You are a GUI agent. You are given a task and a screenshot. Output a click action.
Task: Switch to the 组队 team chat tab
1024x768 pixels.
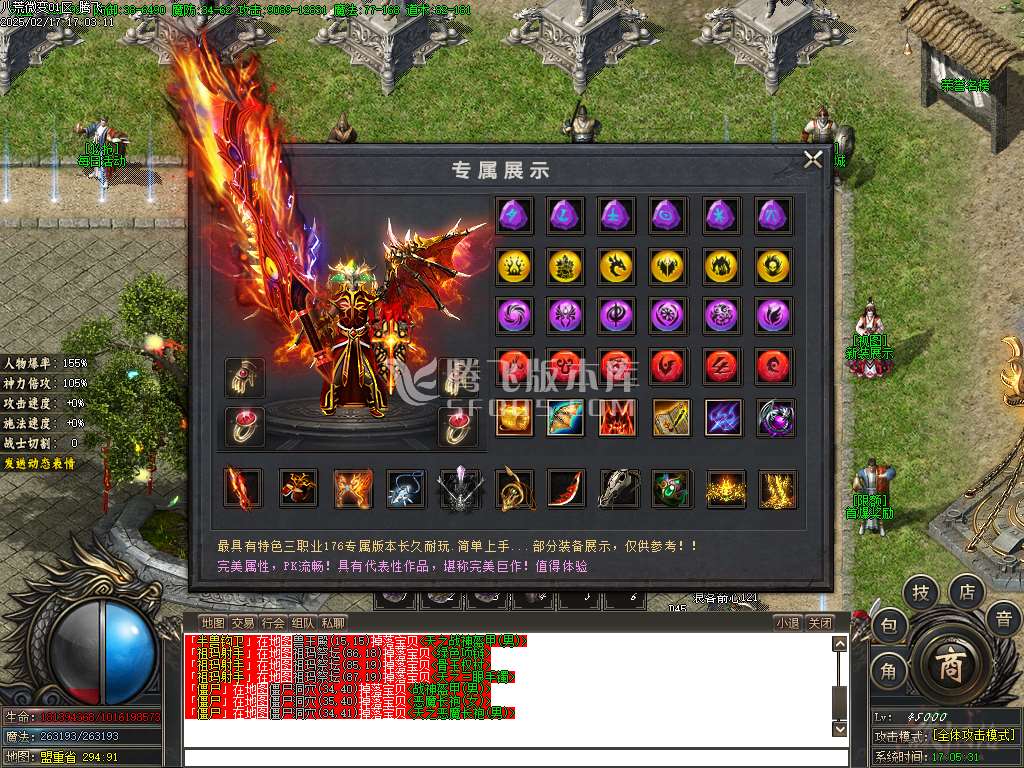tap(303, 623)
